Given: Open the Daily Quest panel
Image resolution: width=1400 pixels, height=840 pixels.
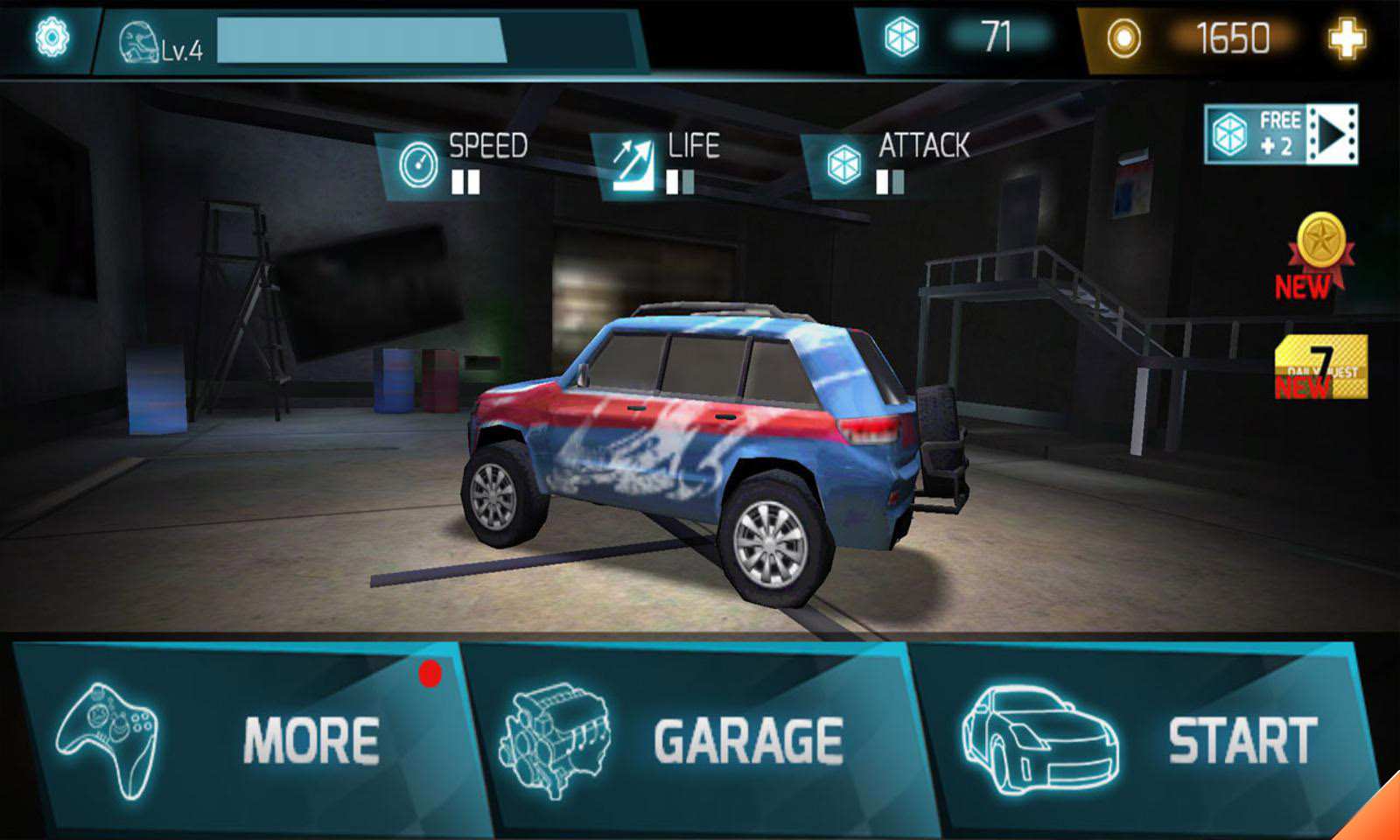Looking at the screenshot, I should pos(1320,367).
